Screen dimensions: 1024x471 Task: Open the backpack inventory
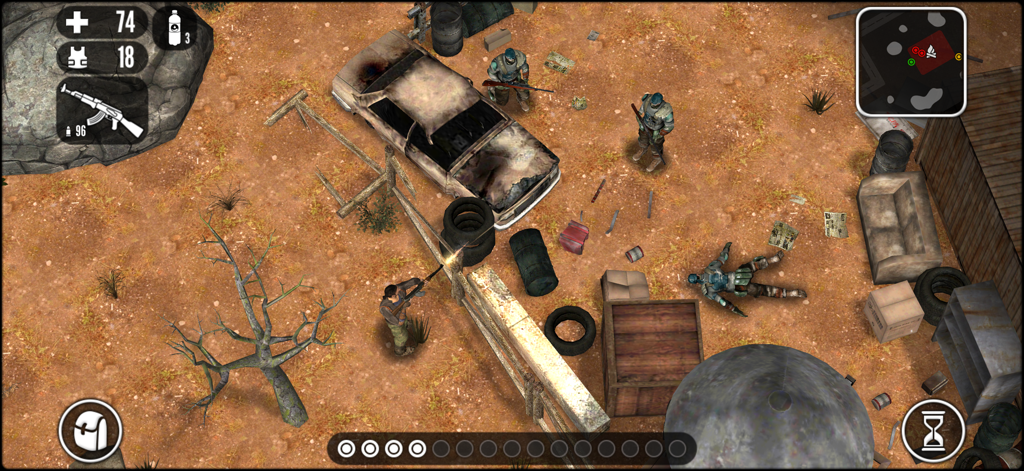click(x=90, y=431)
